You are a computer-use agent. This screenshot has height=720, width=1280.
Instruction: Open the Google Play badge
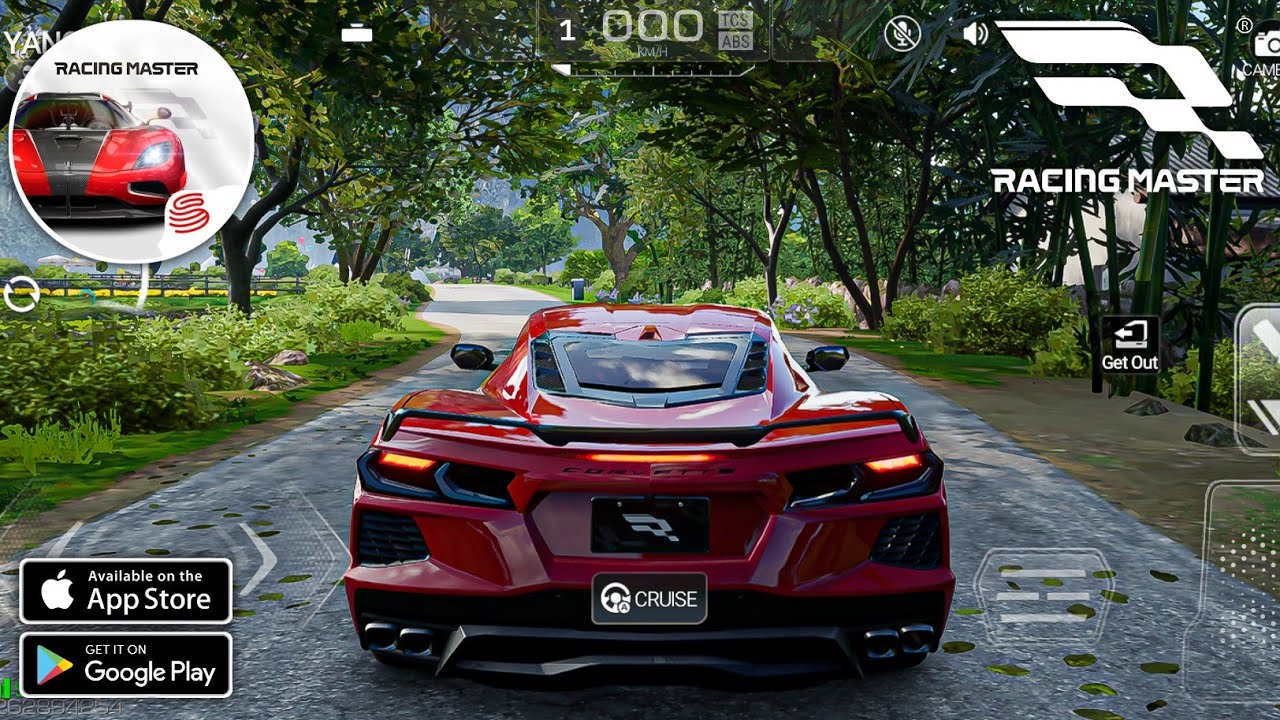click(126, 664)
